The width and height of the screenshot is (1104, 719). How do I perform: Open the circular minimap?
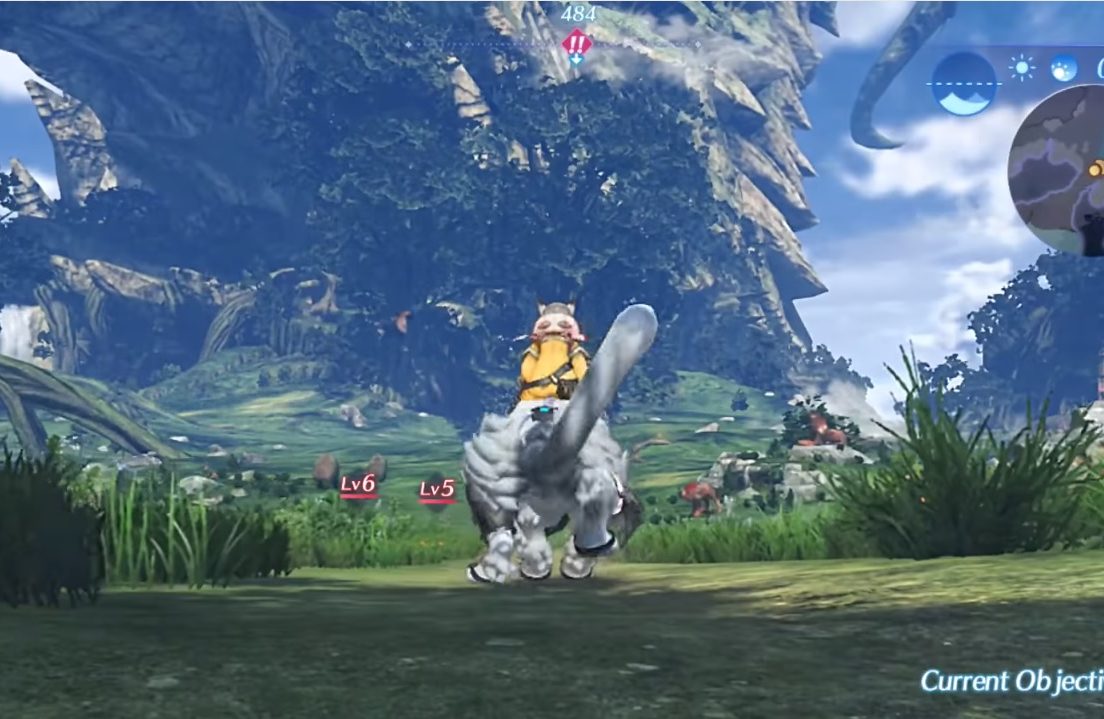point(1059,170)
